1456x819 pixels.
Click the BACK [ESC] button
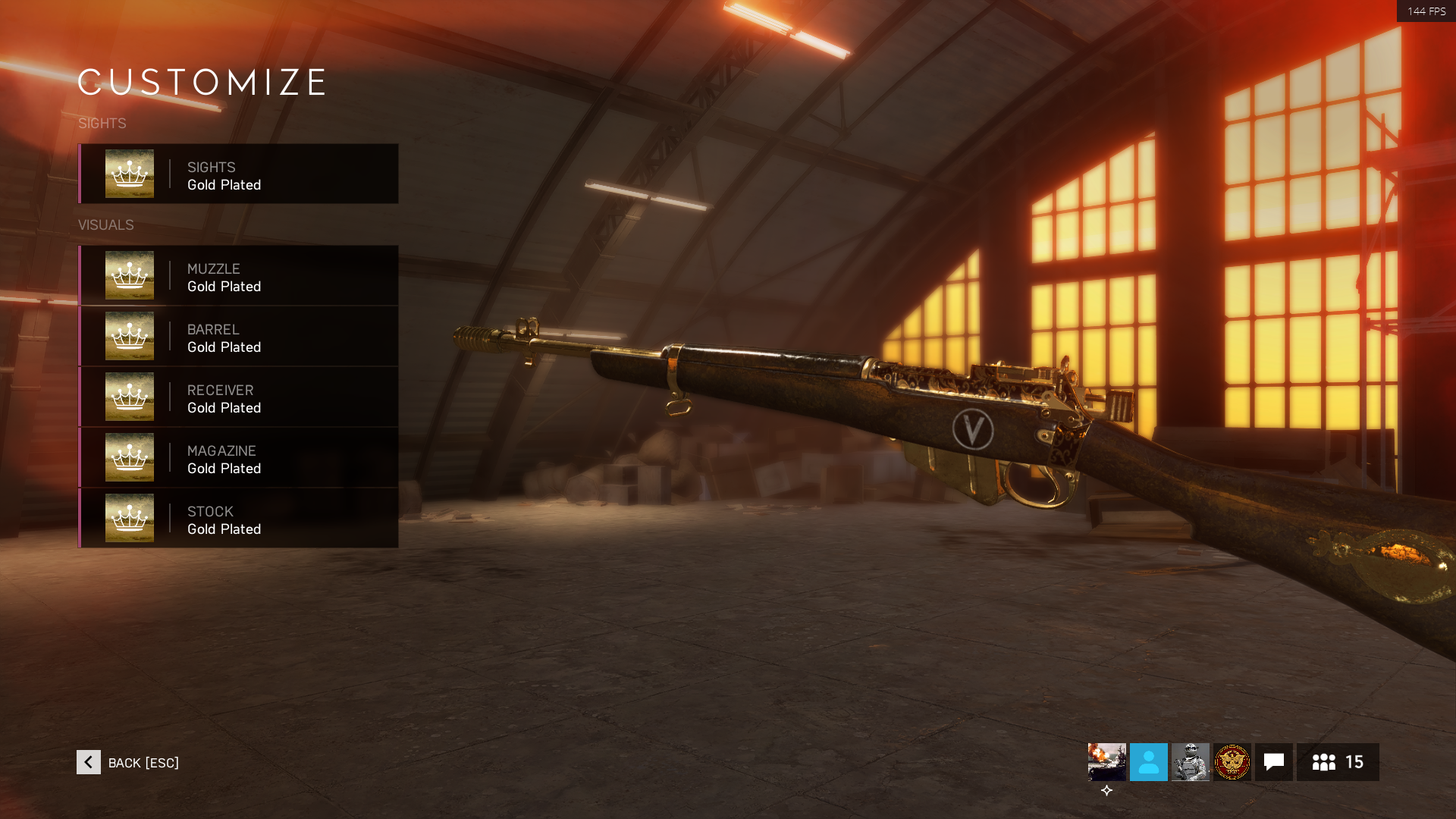pyautogui.click(x=143, y=763)
